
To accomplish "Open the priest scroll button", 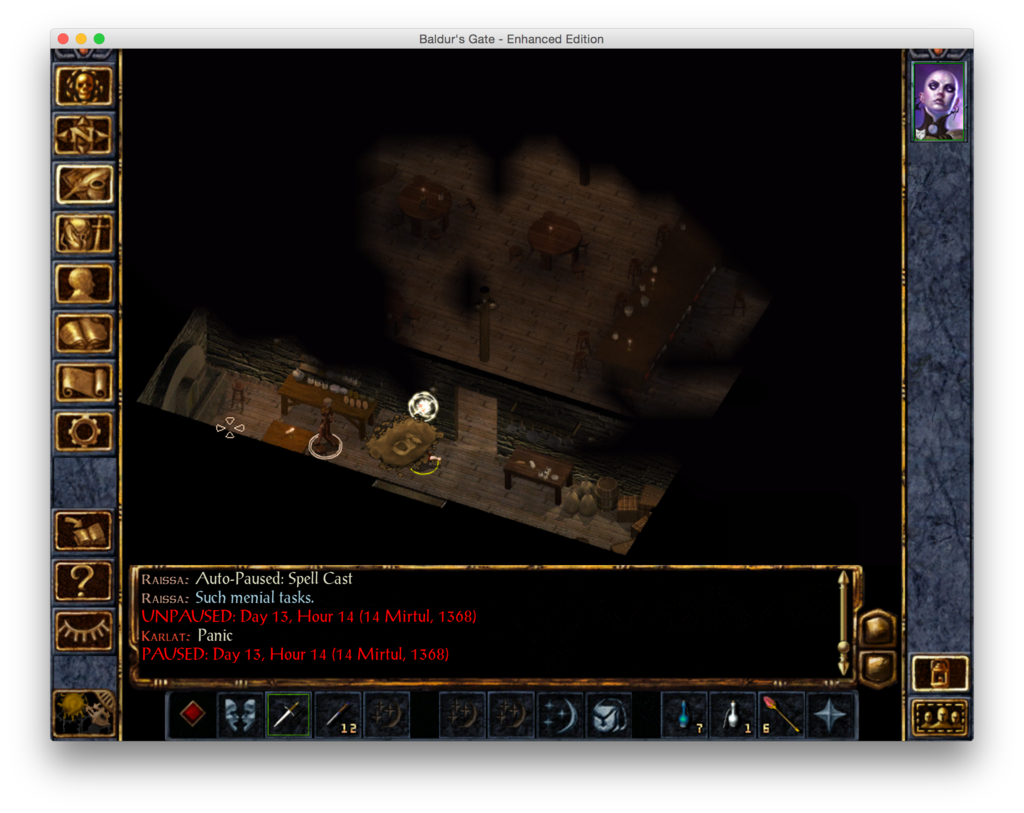I will coord(84,383).
